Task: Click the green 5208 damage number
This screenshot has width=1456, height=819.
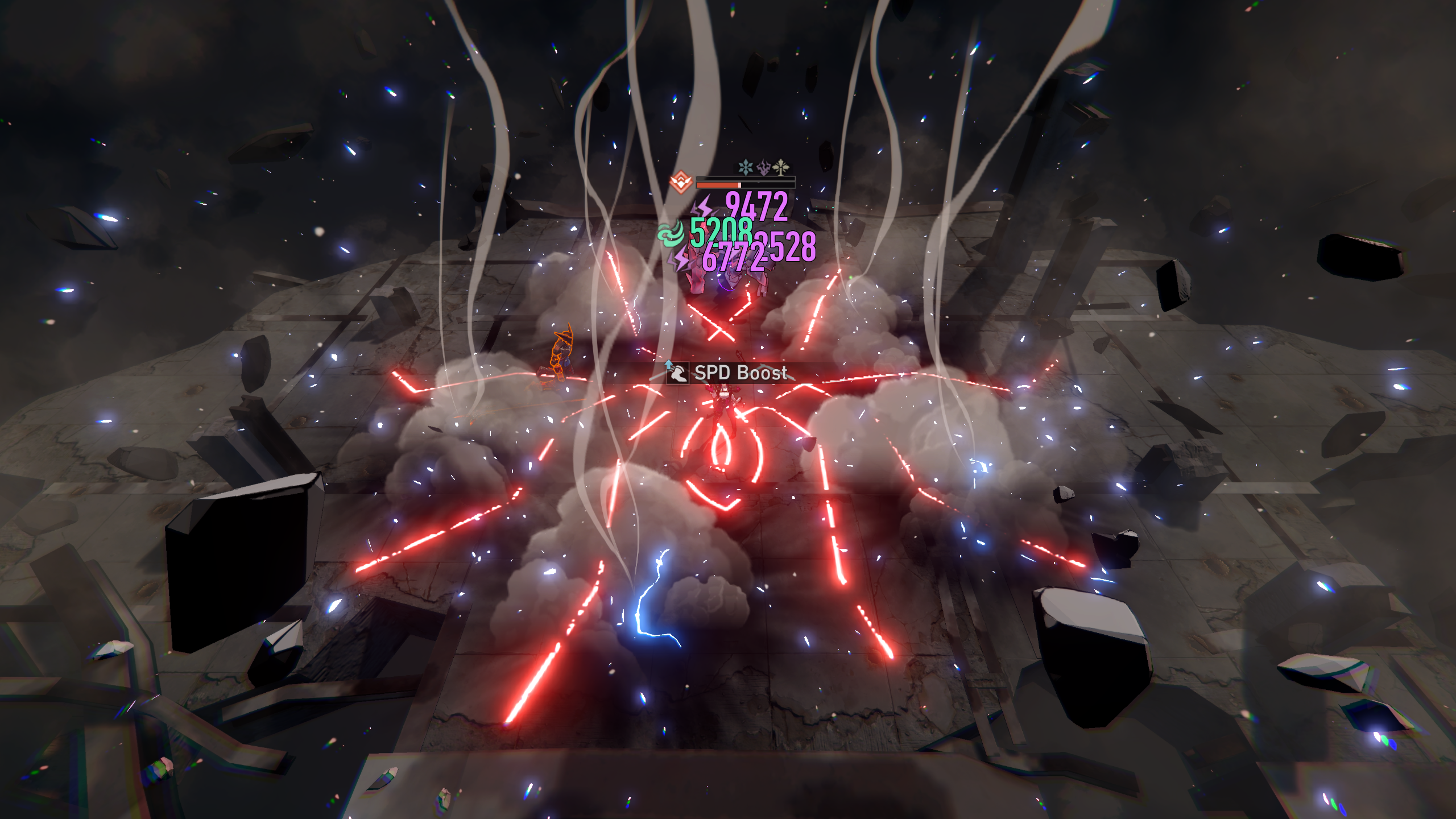Action: (721, 231)
